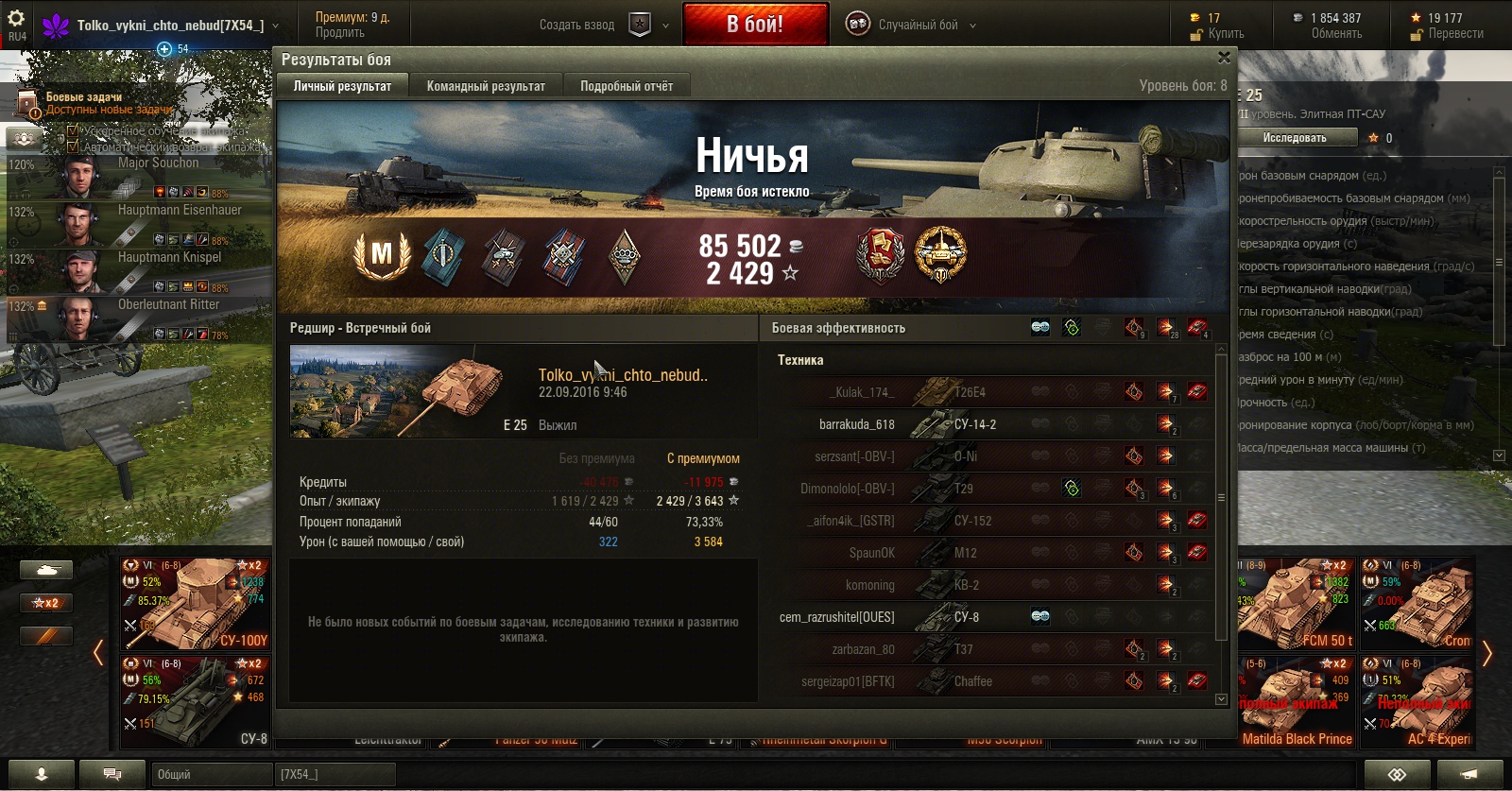Choose the СУ-100Y tank in the carousel

coord(195,603)
